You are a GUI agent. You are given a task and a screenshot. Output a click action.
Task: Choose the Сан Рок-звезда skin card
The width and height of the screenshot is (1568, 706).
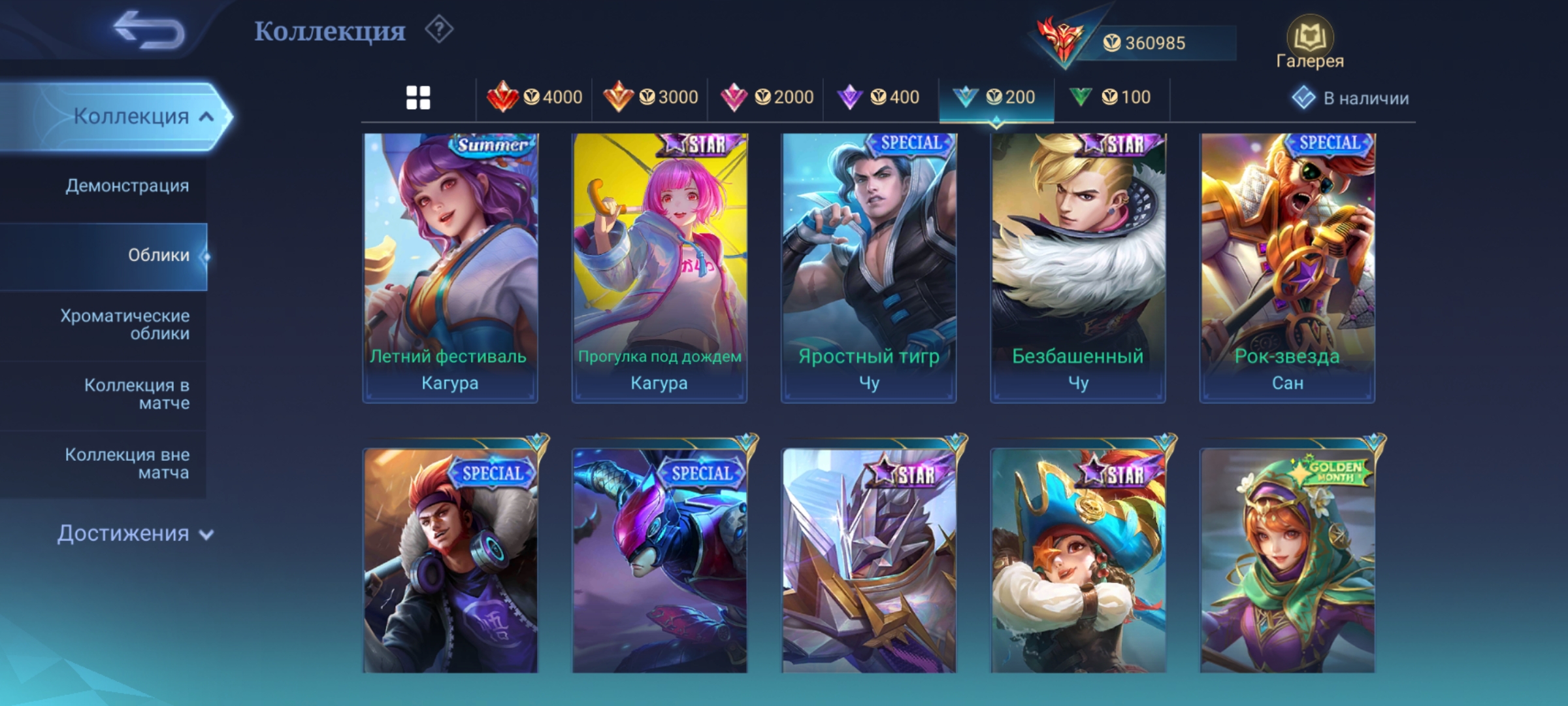tap(1287, 268)
